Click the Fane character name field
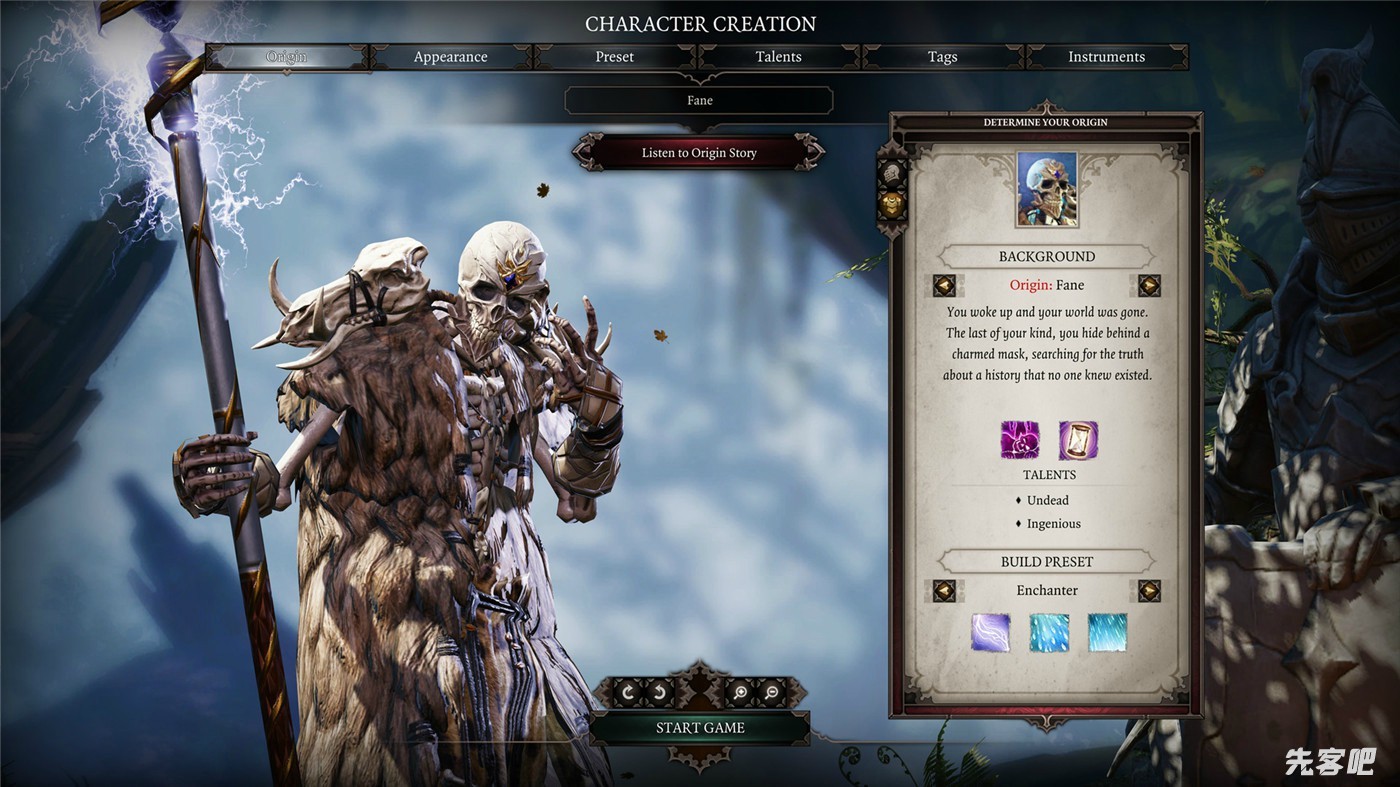 pyautogui.click(x=699, y=100)
